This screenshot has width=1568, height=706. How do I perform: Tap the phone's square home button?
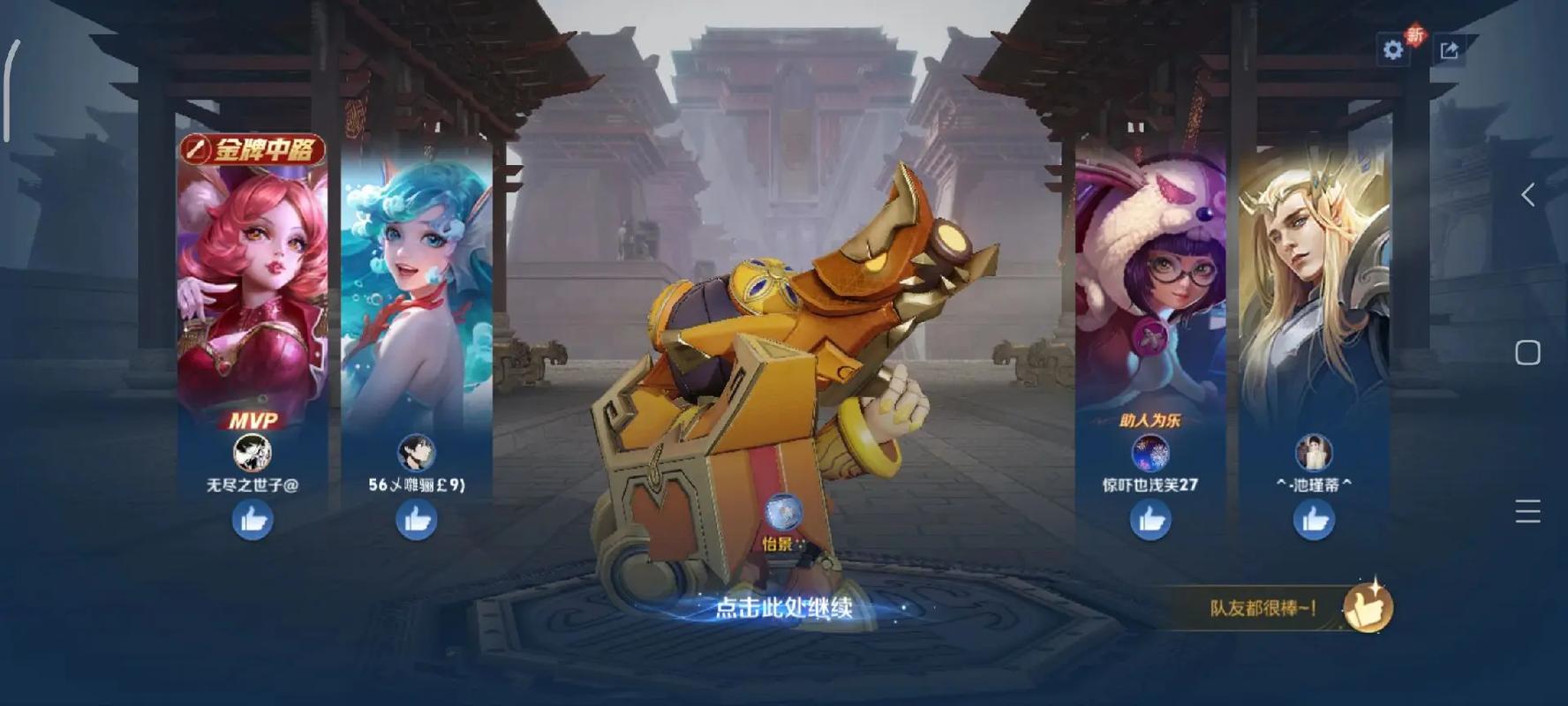click(x=1528, y=353)
